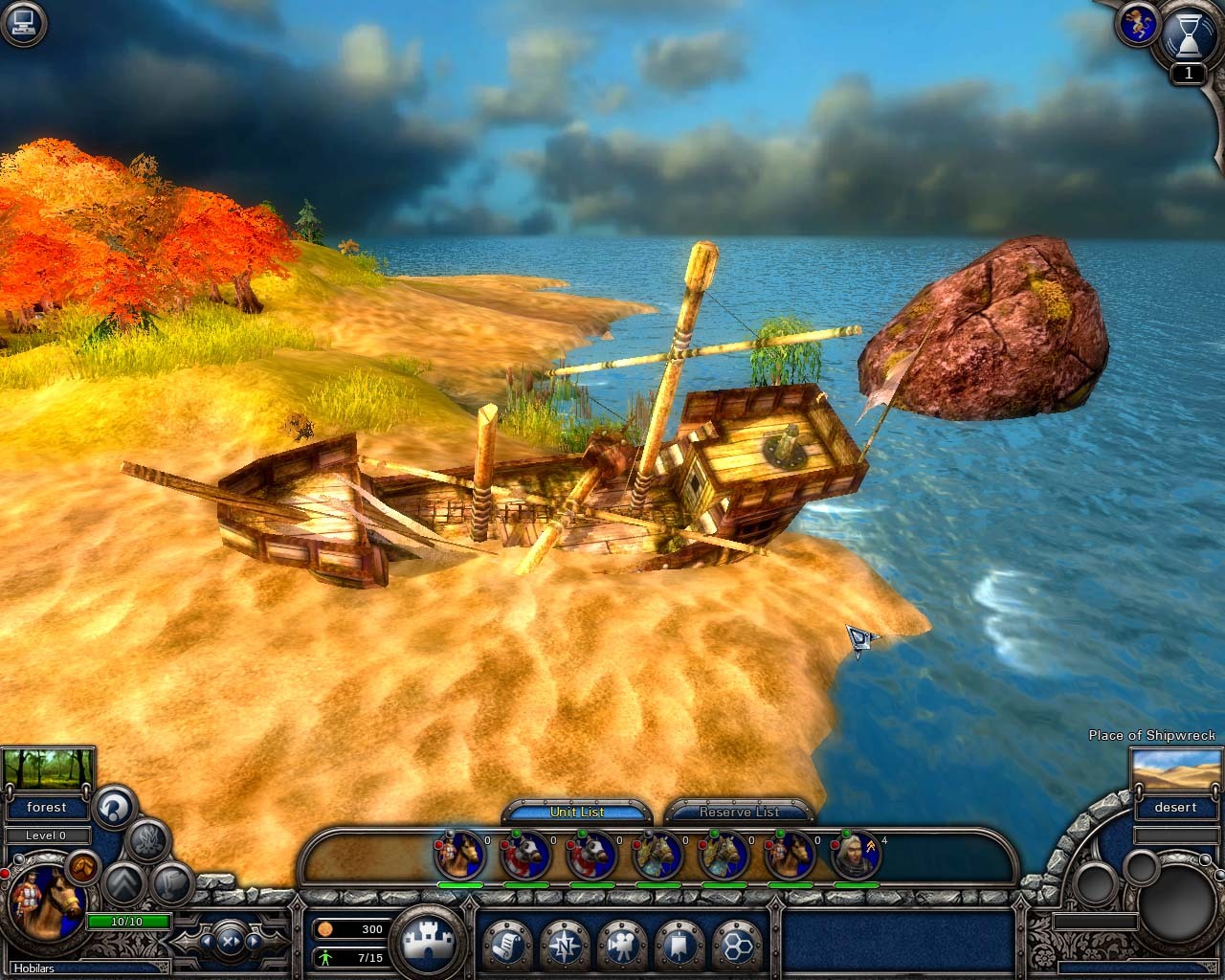The image size is (1225, 980).
Task: Open the banner flag button
Action: pyautogui.click(x=679, y=944)
